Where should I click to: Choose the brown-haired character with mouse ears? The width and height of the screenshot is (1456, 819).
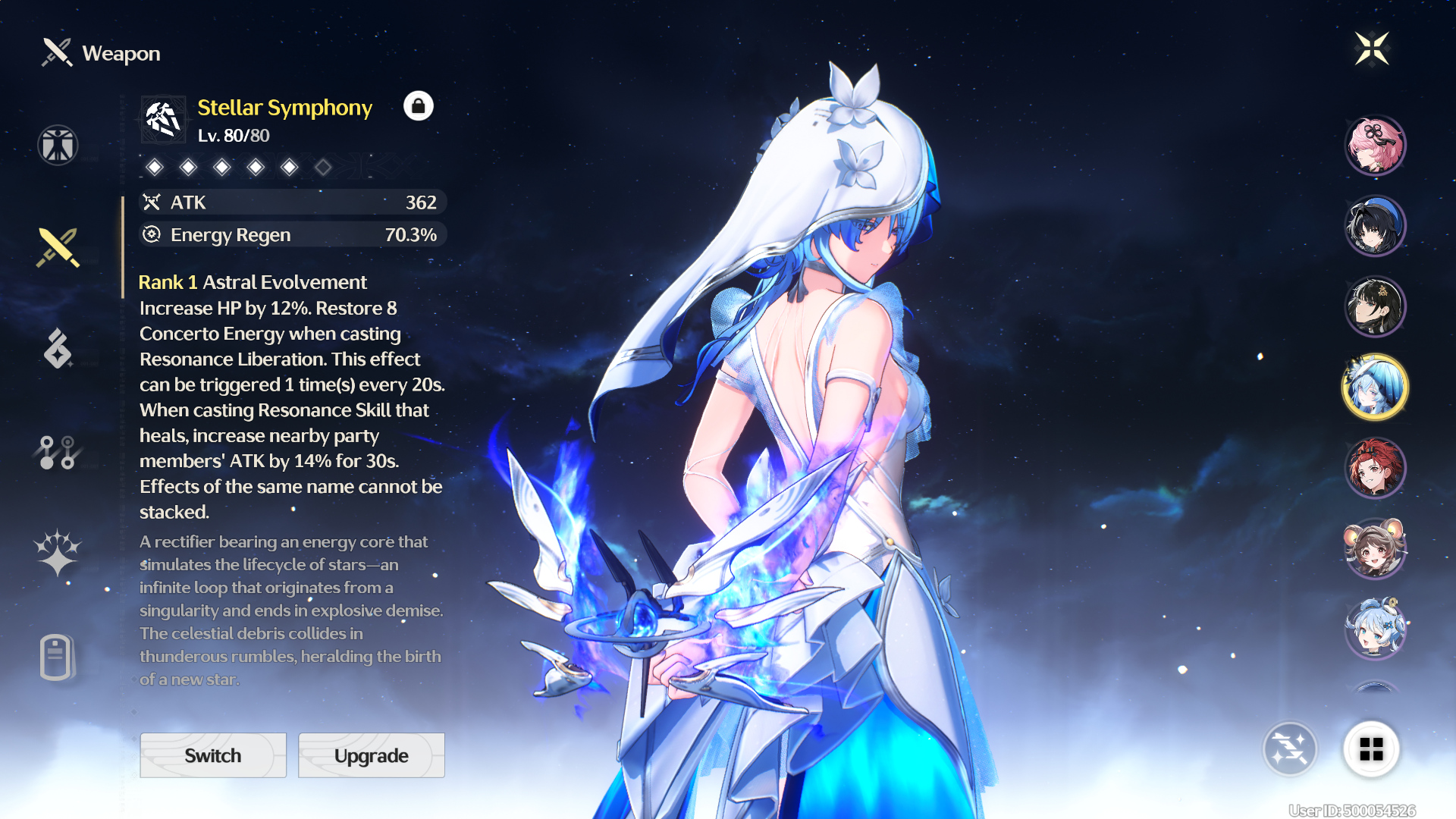pyautogui.click(x=1375, y=548)
